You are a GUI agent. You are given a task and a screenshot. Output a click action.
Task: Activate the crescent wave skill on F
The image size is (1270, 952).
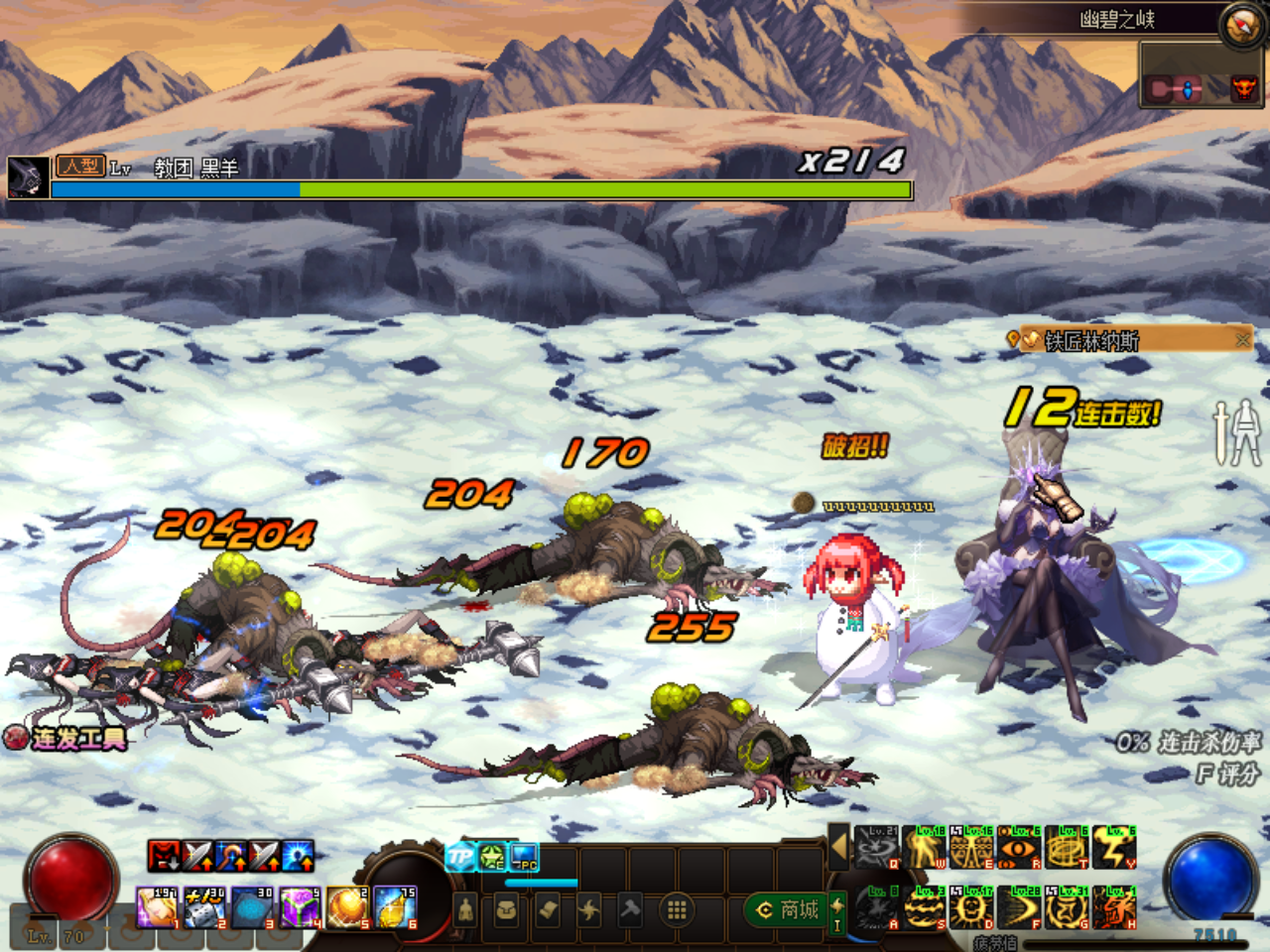coord(1019,907)
